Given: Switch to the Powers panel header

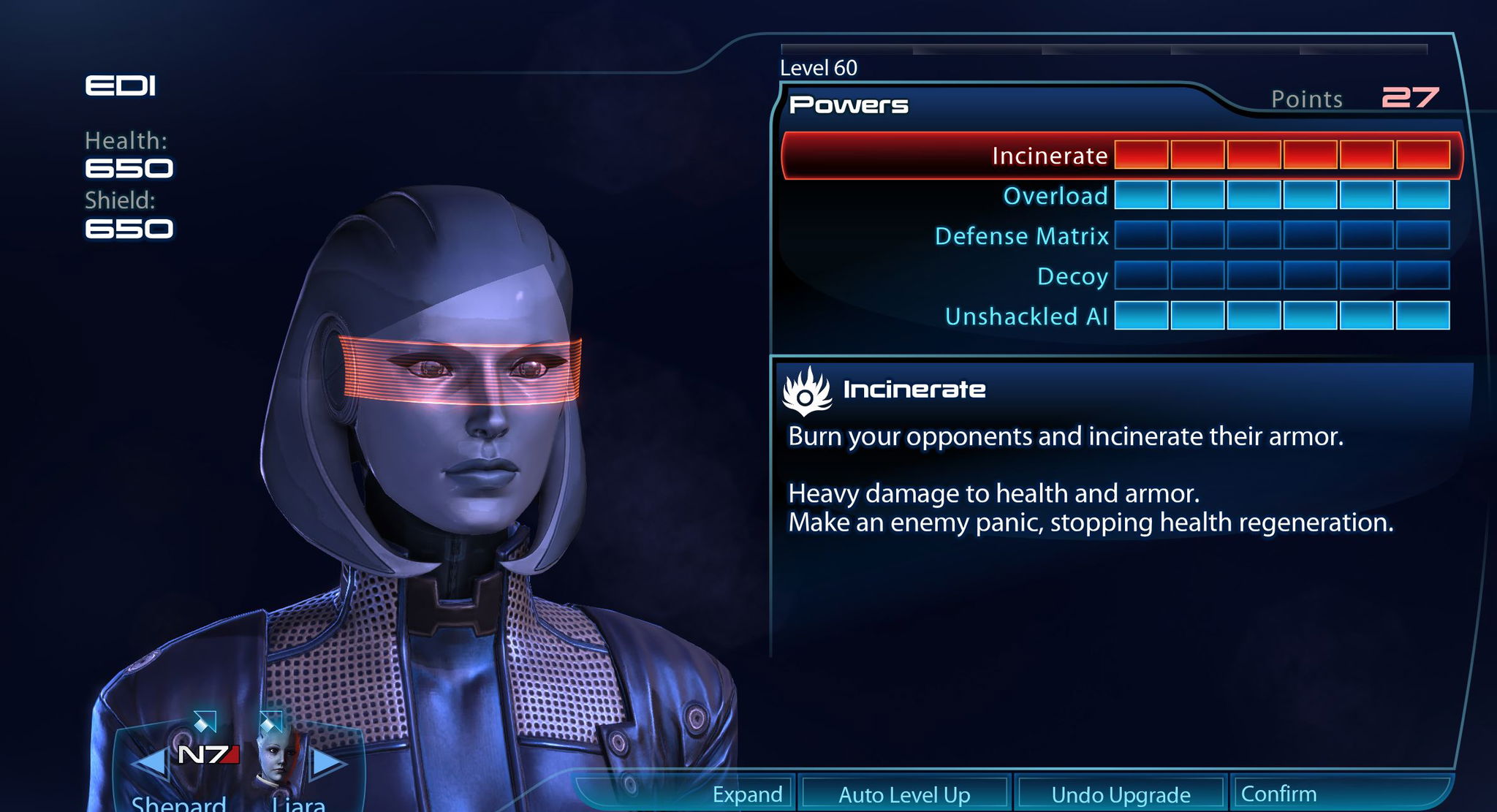Looking at the screenshot, I should tap(848, 104).
